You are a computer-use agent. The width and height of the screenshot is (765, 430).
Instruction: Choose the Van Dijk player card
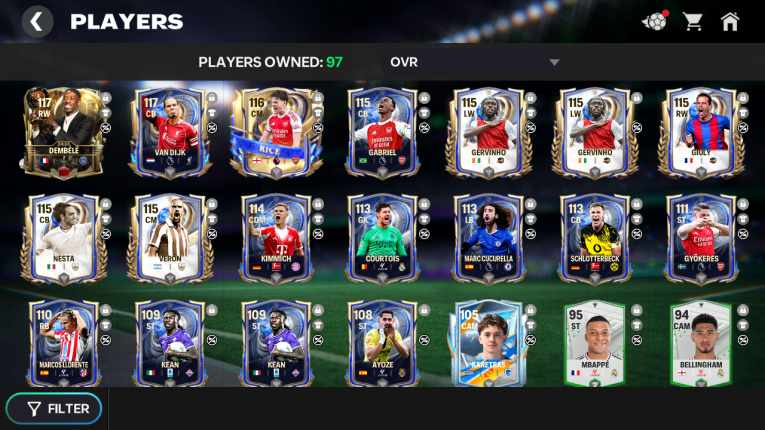click(x=168, y=132)
